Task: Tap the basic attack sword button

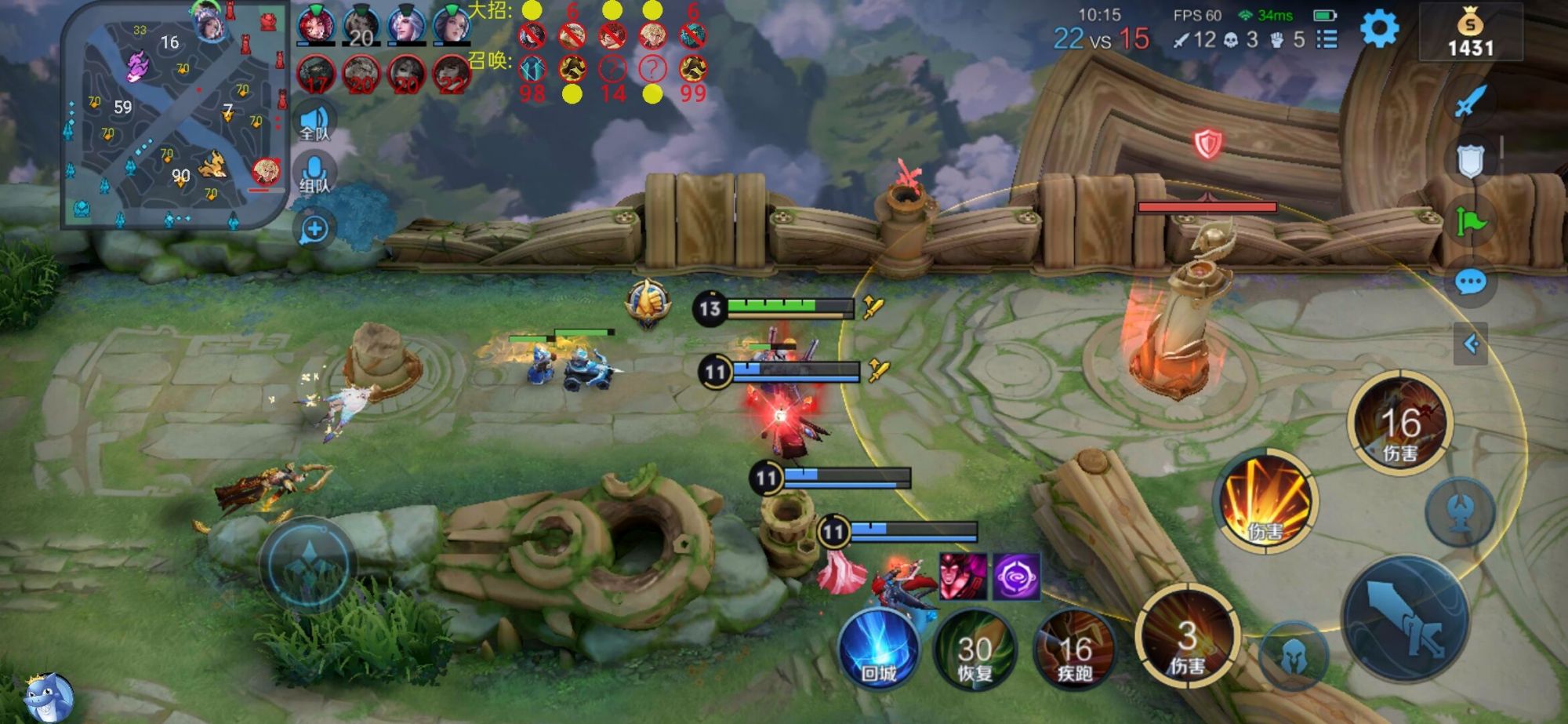Action: click(1405, 618)
